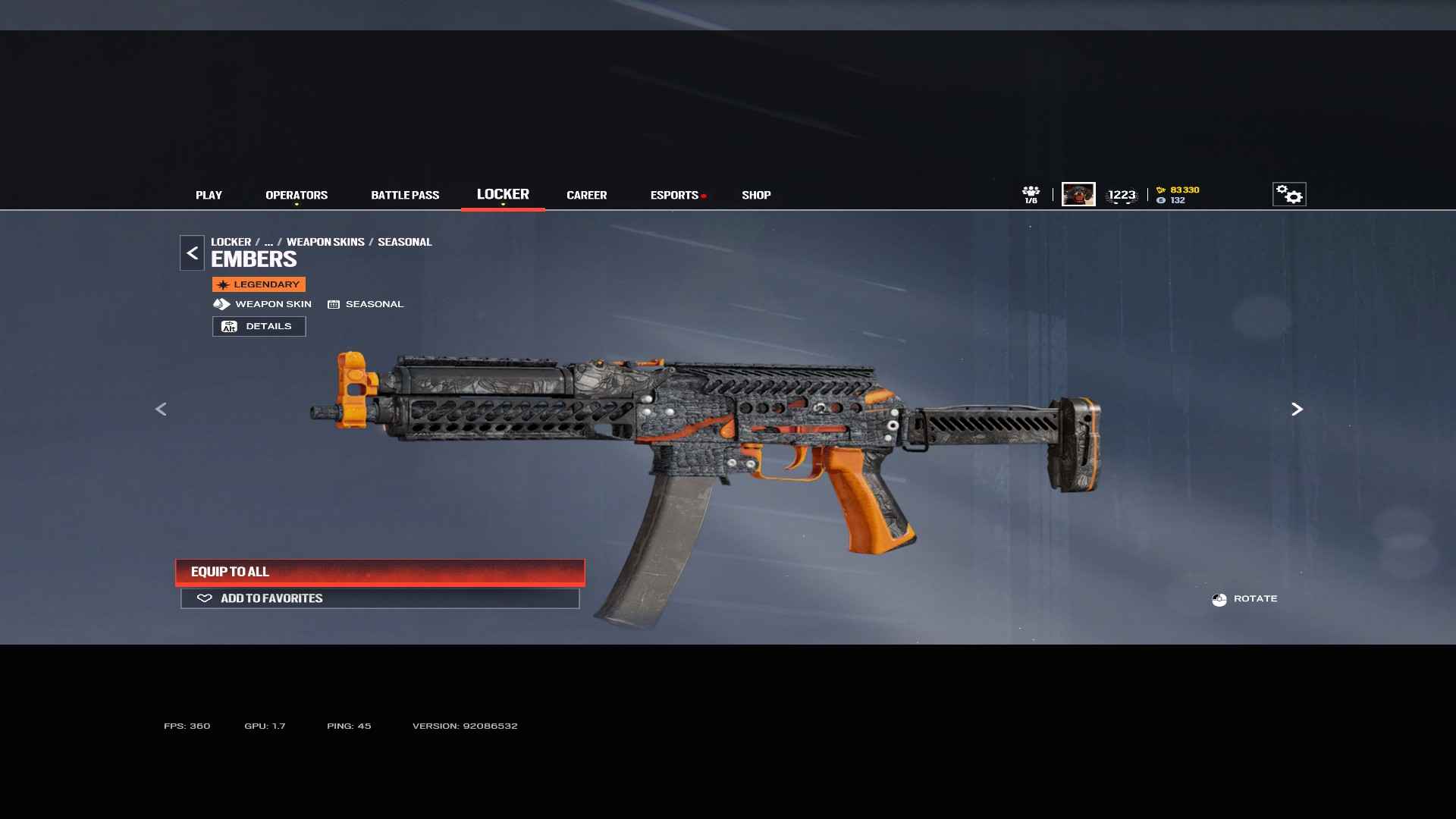Visit the Shop tab

pos(756,195)
